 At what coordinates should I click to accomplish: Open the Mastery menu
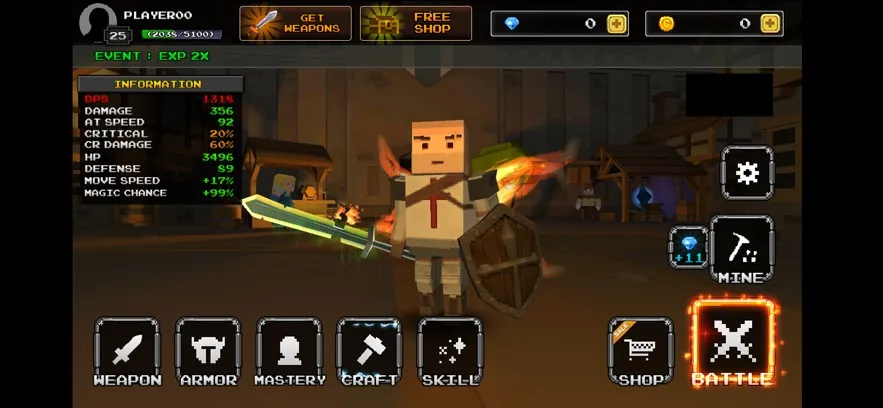(289, 350)
